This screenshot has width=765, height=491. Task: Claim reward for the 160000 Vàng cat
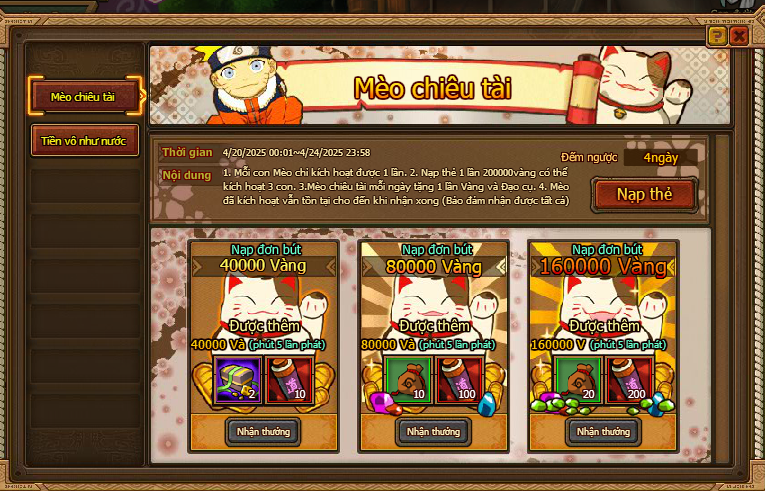click(x=603, y=431)
